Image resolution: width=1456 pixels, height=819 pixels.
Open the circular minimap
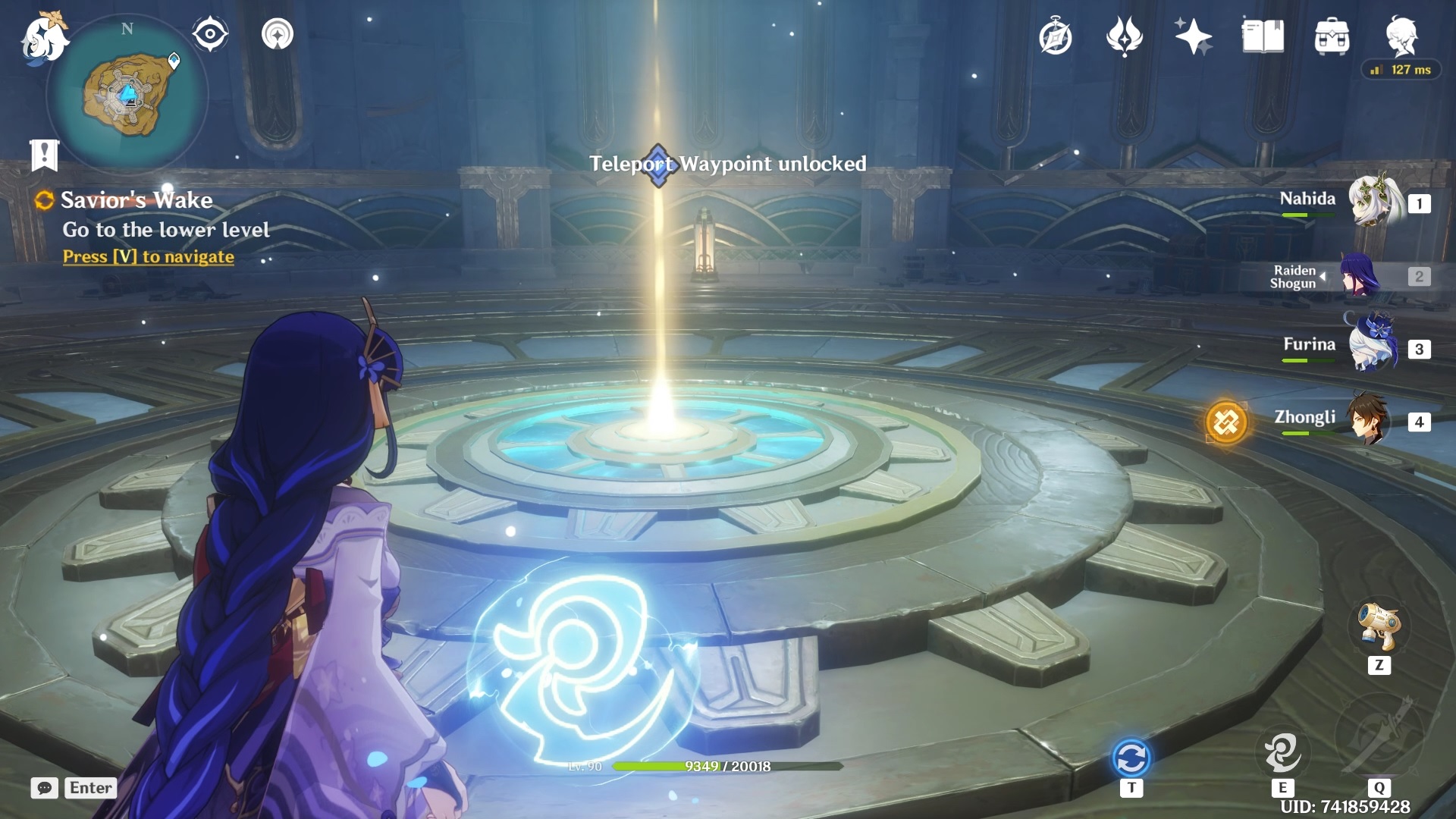[x=127, y=95]
